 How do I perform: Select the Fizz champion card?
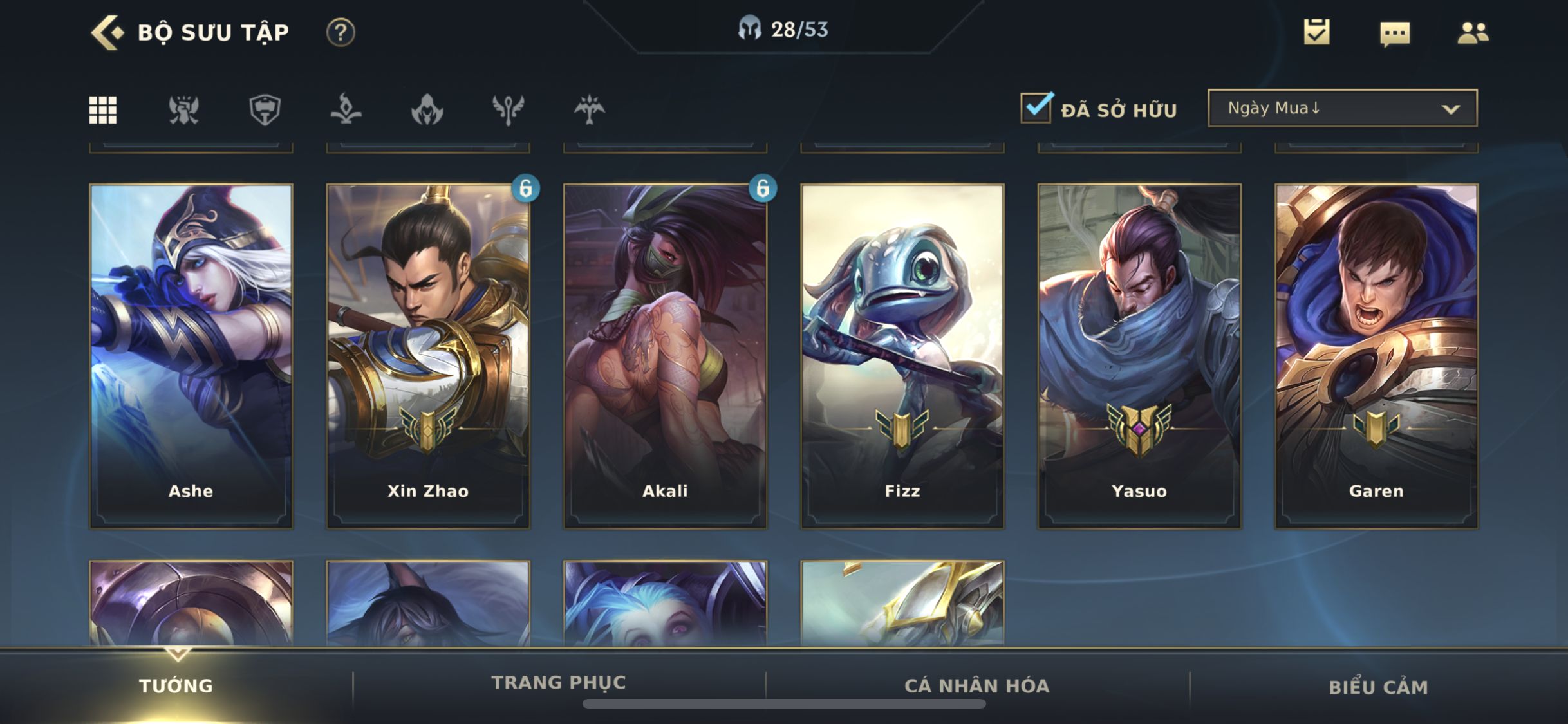(902, 356)
